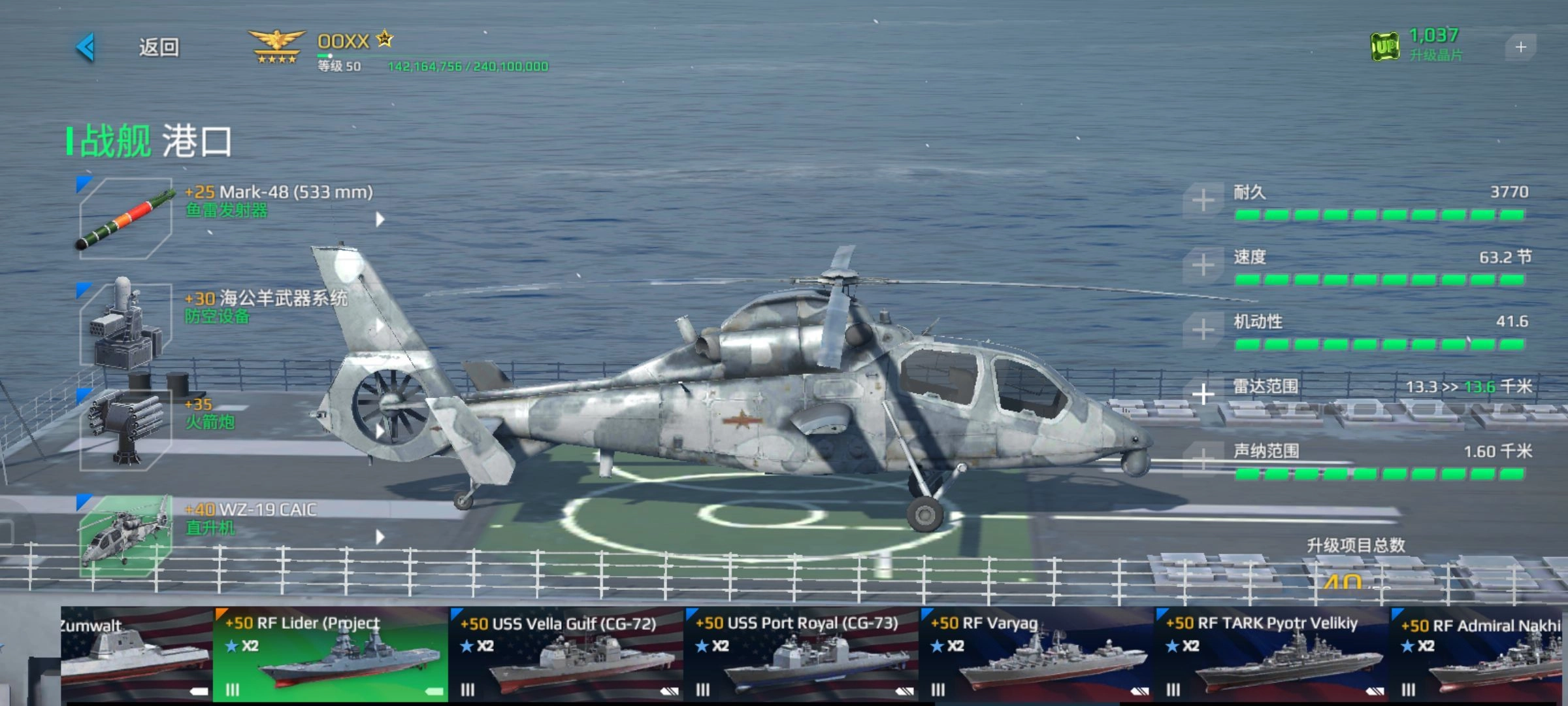
Task: Choose the RF TARK Pyotr Velikiy card
Action: tap(1271, 655)
